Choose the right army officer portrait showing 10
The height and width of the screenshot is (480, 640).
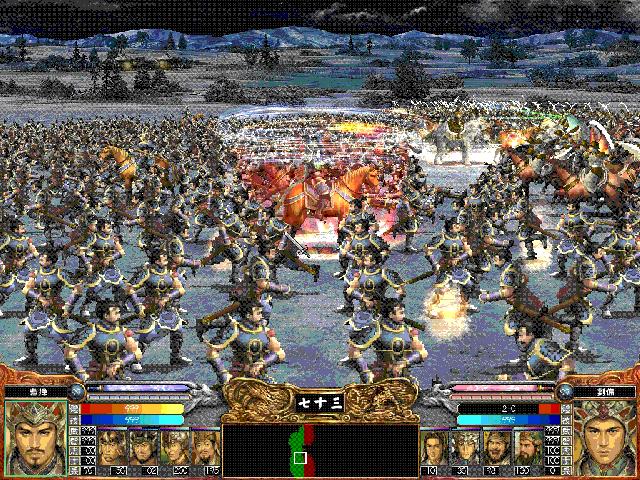(x=432, y=450)
